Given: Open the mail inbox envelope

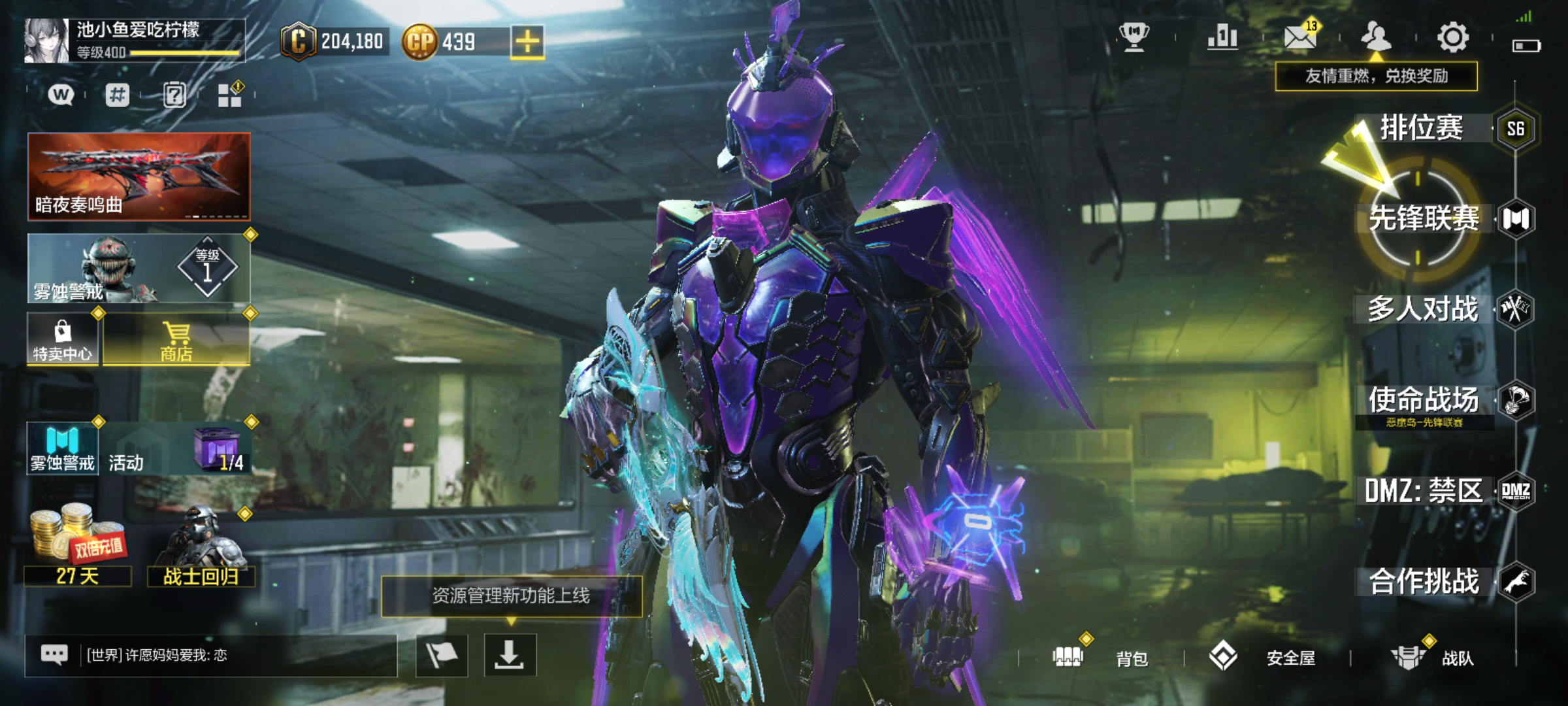Looking at the screenshot, I should tap(1299, 37).
